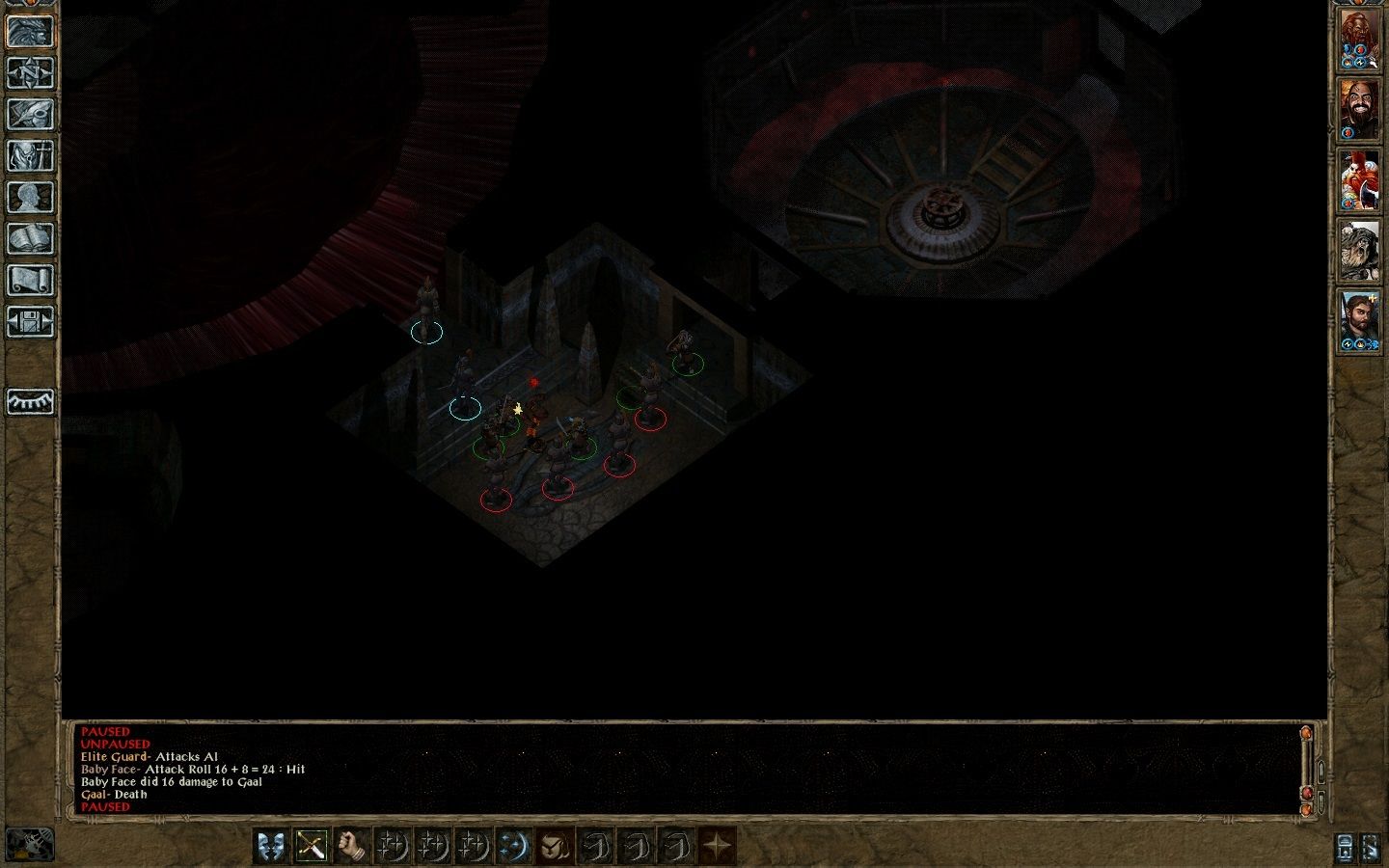Click the brown hooded figure action button
This screenshot has width=1389, height=868.
(555, 847)
